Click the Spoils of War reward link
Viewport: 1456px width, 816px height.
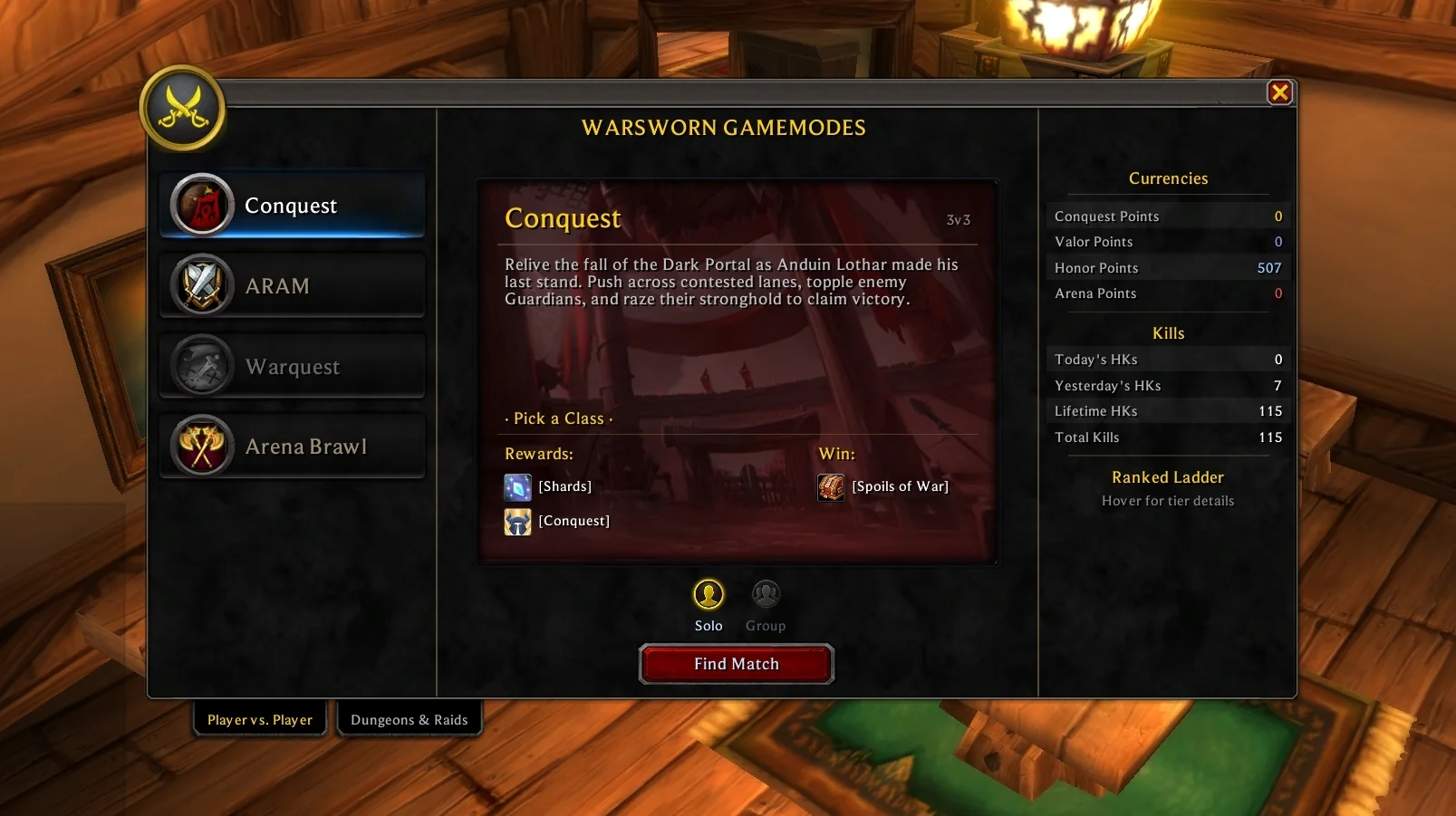tap(901, 486)
